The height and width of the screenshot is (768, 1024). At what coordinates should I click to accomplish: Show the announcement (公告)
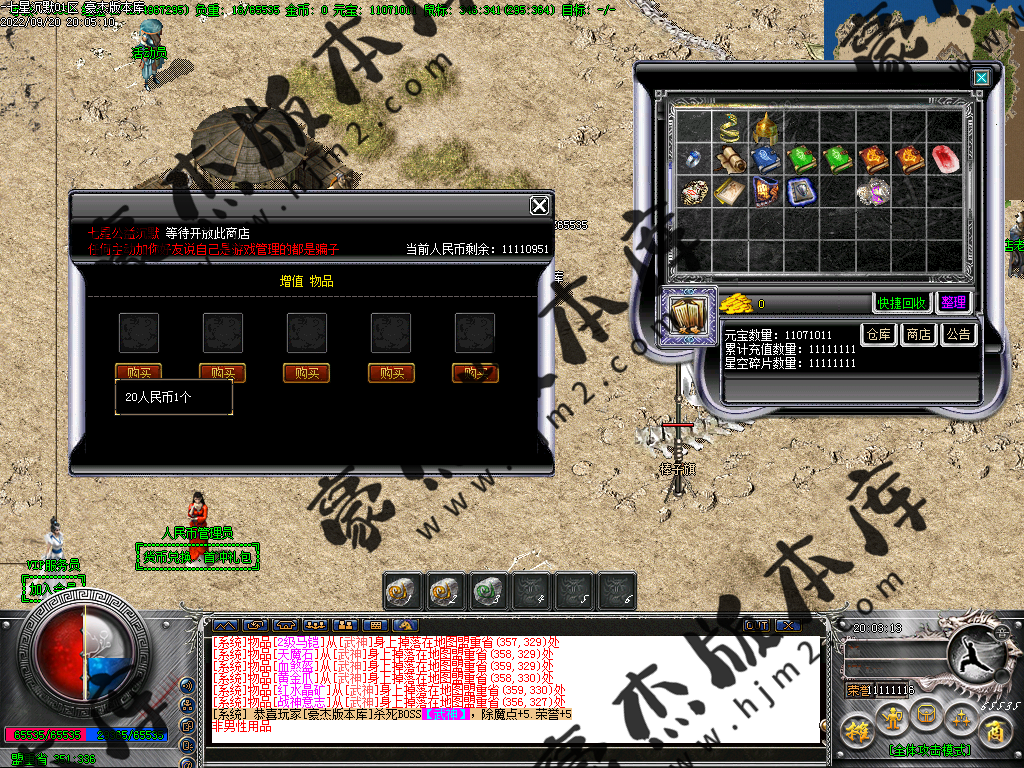pyautogui.click(x=958, y=334)
